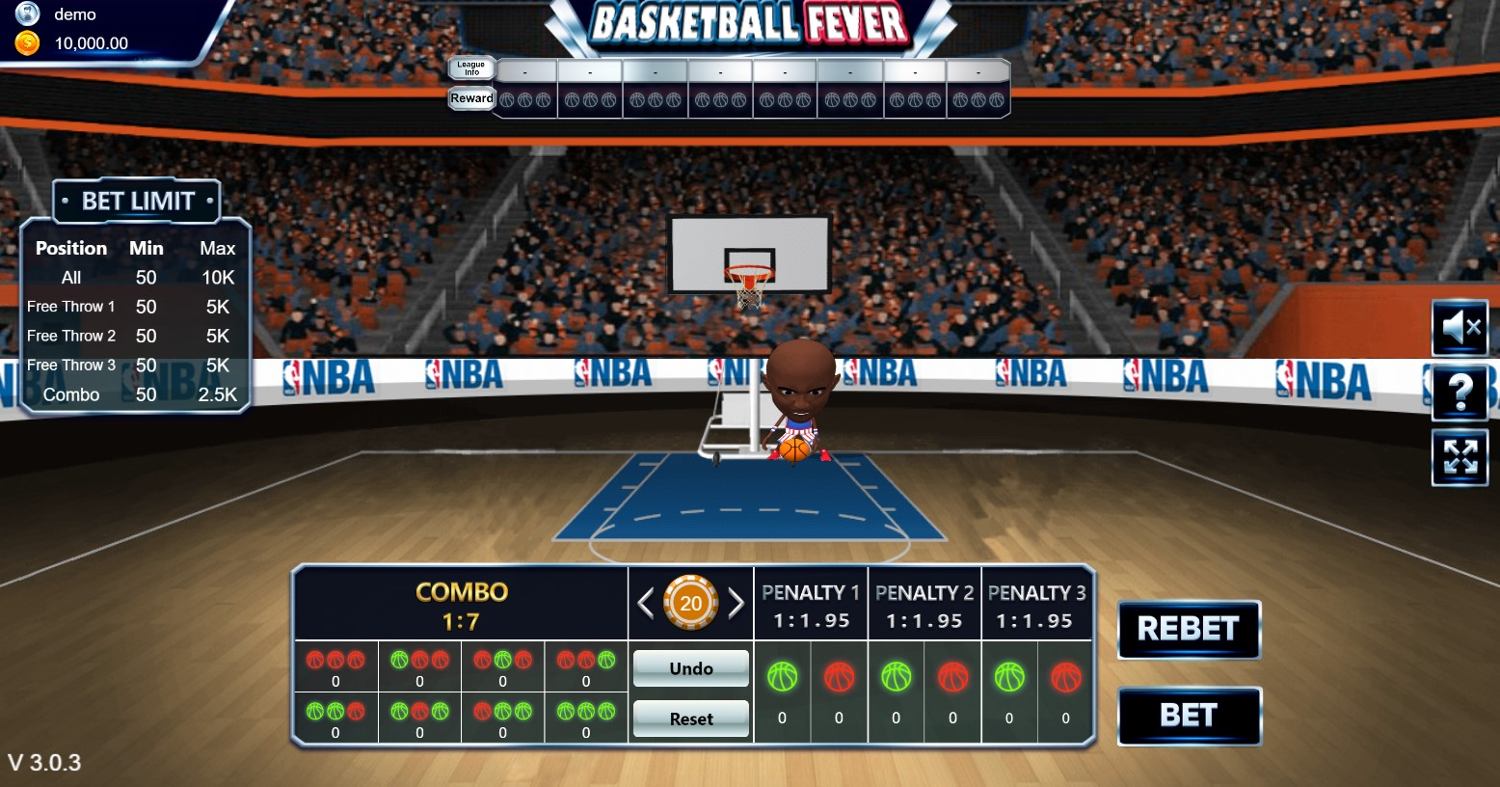Place the bet with the BET button
The width and height of the screenshot is (1500, 787).
click(x=1188, y=715)
